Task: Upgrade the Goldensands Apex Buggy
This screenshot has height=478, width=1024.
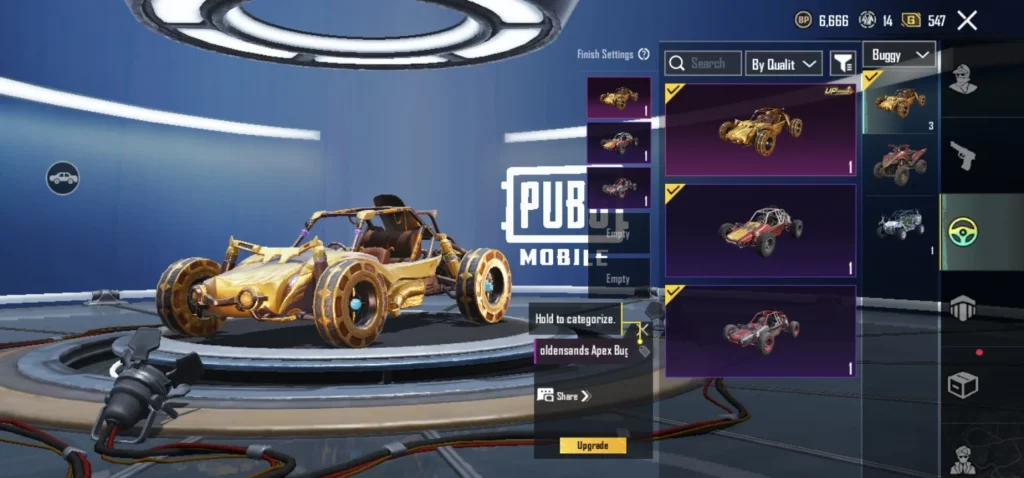Action: point(593,445)
